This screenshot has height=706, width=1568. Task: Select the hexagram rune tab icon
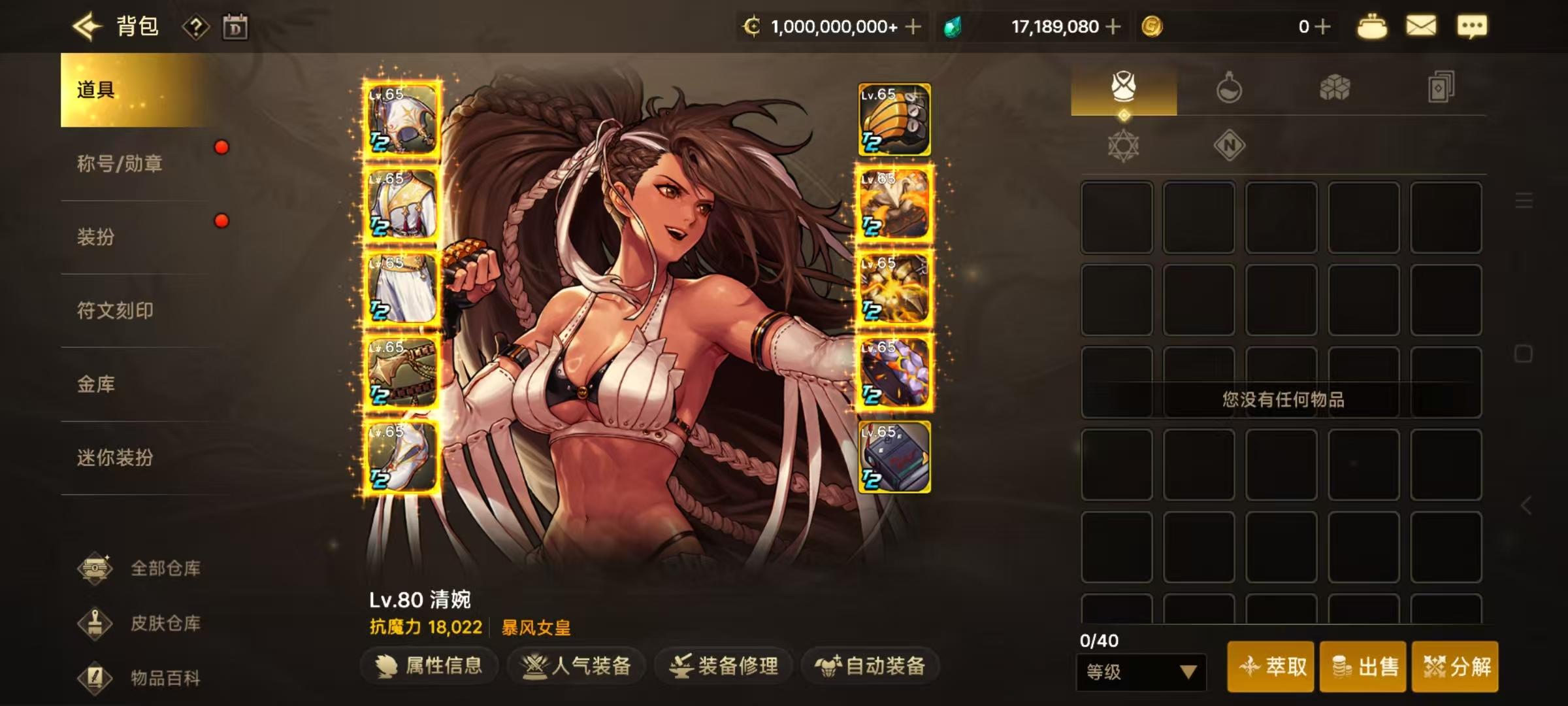coord(1124,145)
